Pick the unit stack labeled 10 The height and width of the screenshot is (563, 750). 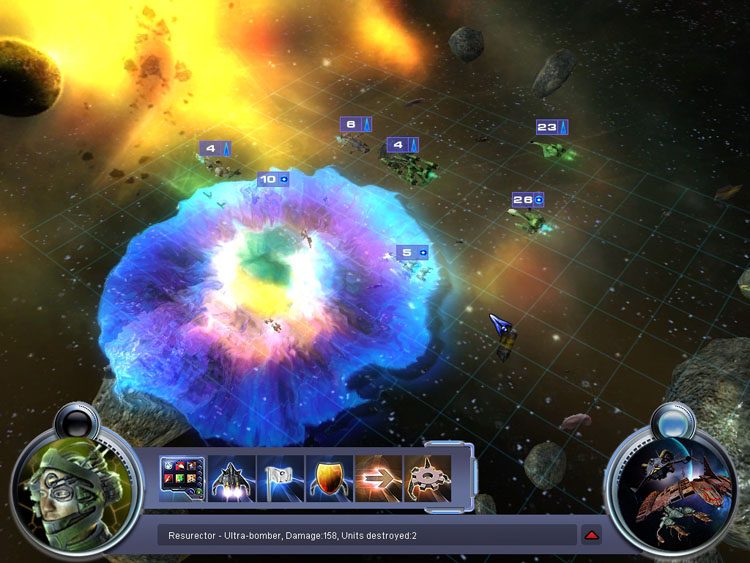click(x=273, y=180)
